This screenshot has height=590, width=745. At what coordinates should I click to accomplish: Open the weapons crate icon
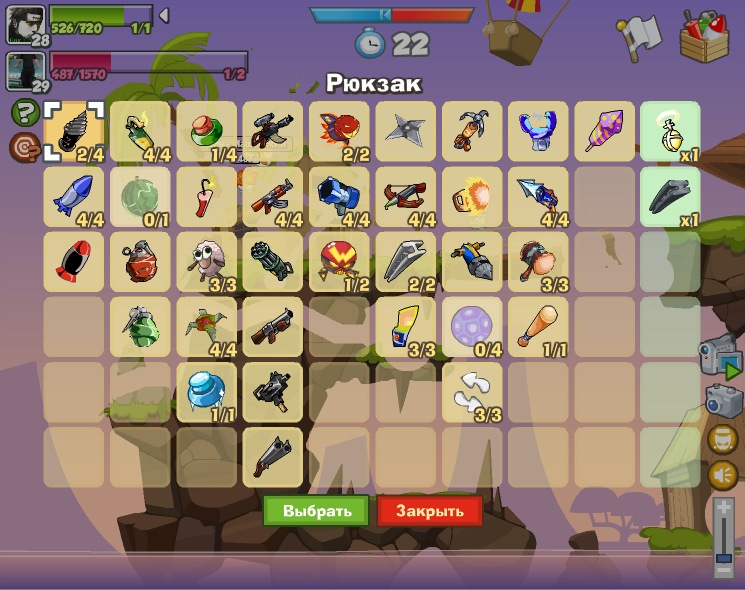pyautogui.click(x=704, y=36)
